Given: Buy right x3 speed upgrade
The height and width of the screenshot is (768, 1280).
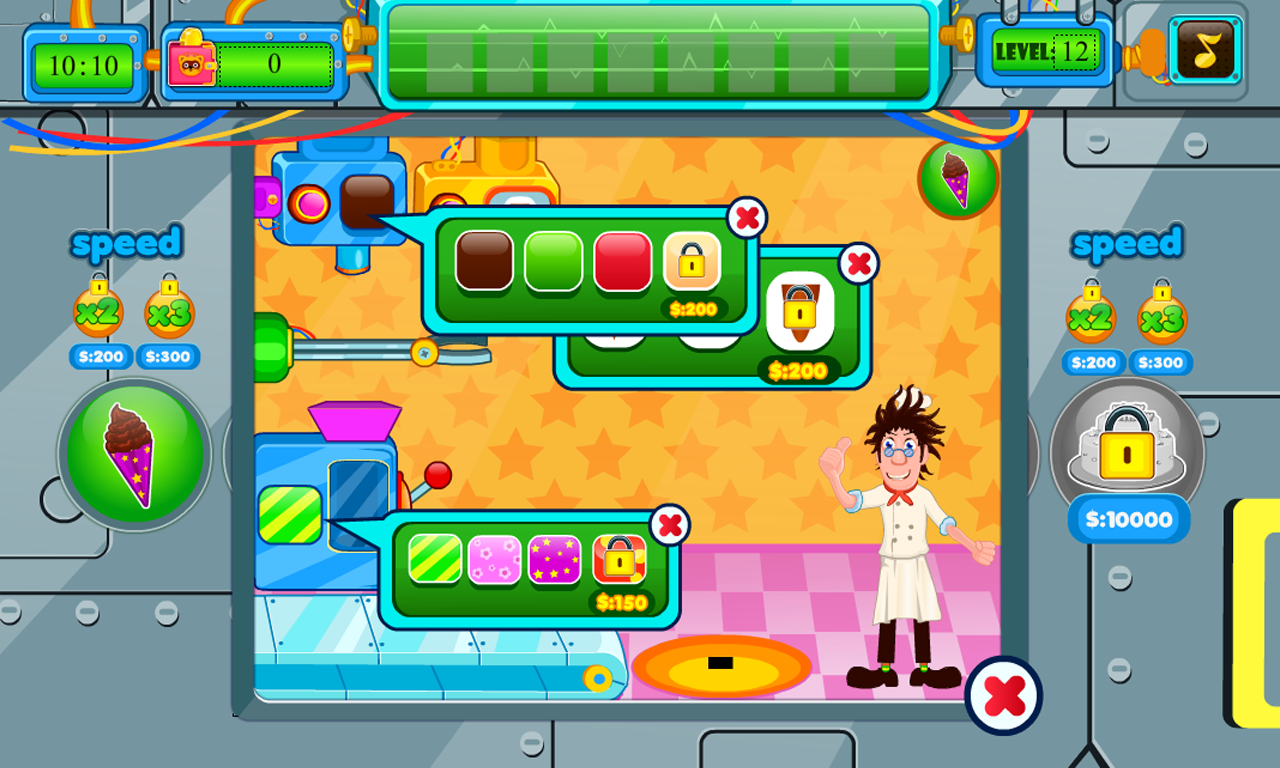Looking at the screenshot, I should [x=1162, y=318].
